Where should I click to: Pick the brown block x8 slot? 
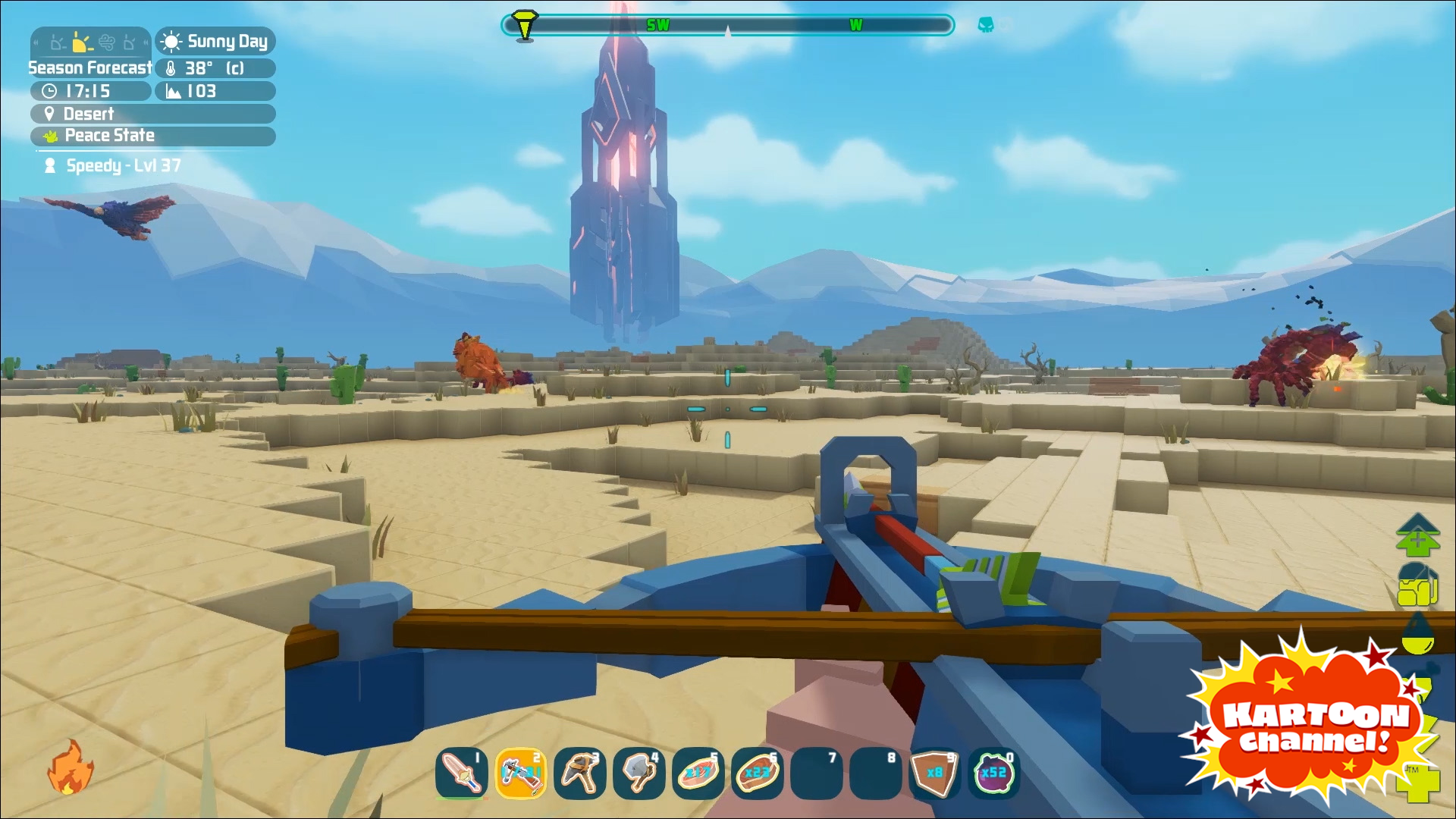coord(934,773)
